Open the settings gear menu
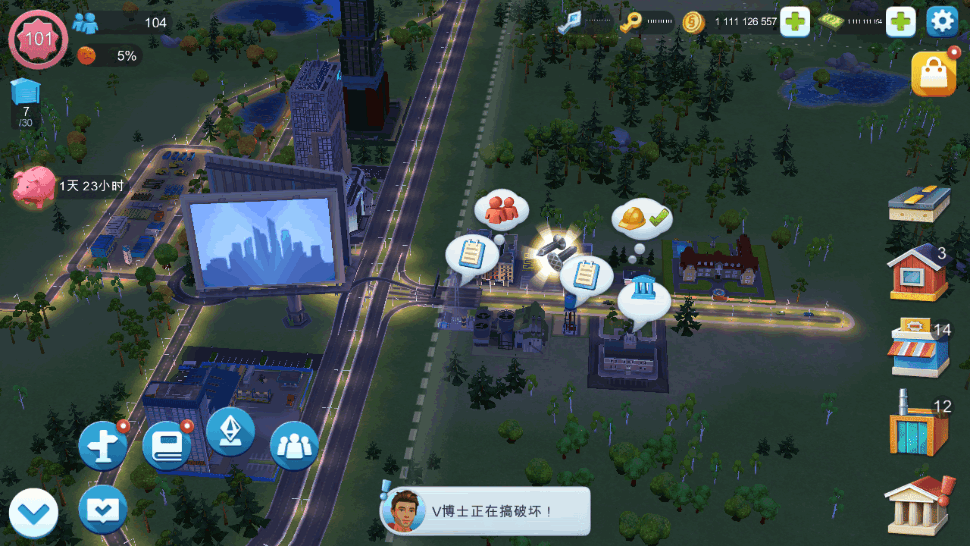 point(941,21)
